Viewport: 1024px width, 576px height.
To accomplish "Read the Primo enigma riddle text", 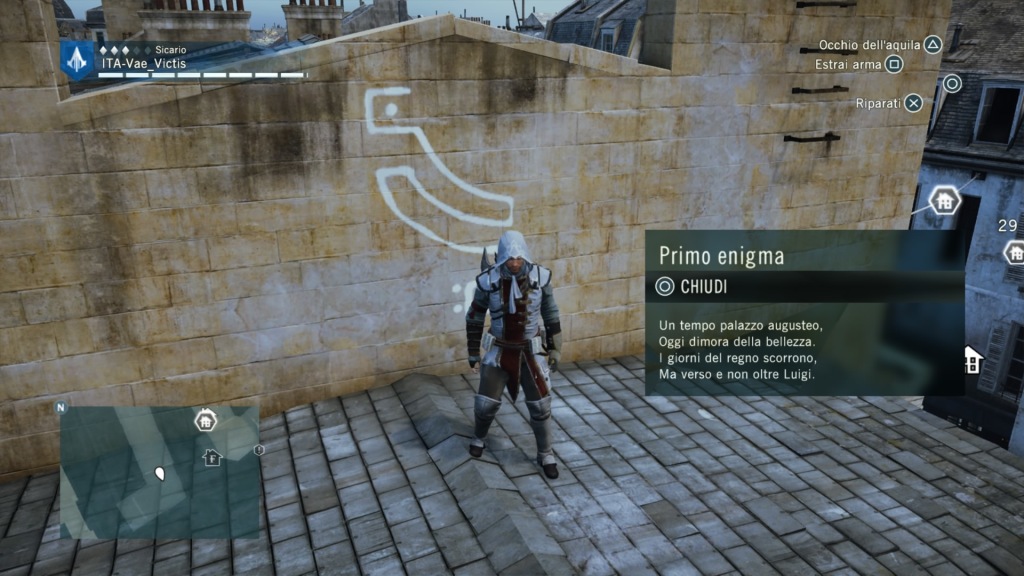I will pyautogui.click(x=740, y=350).
